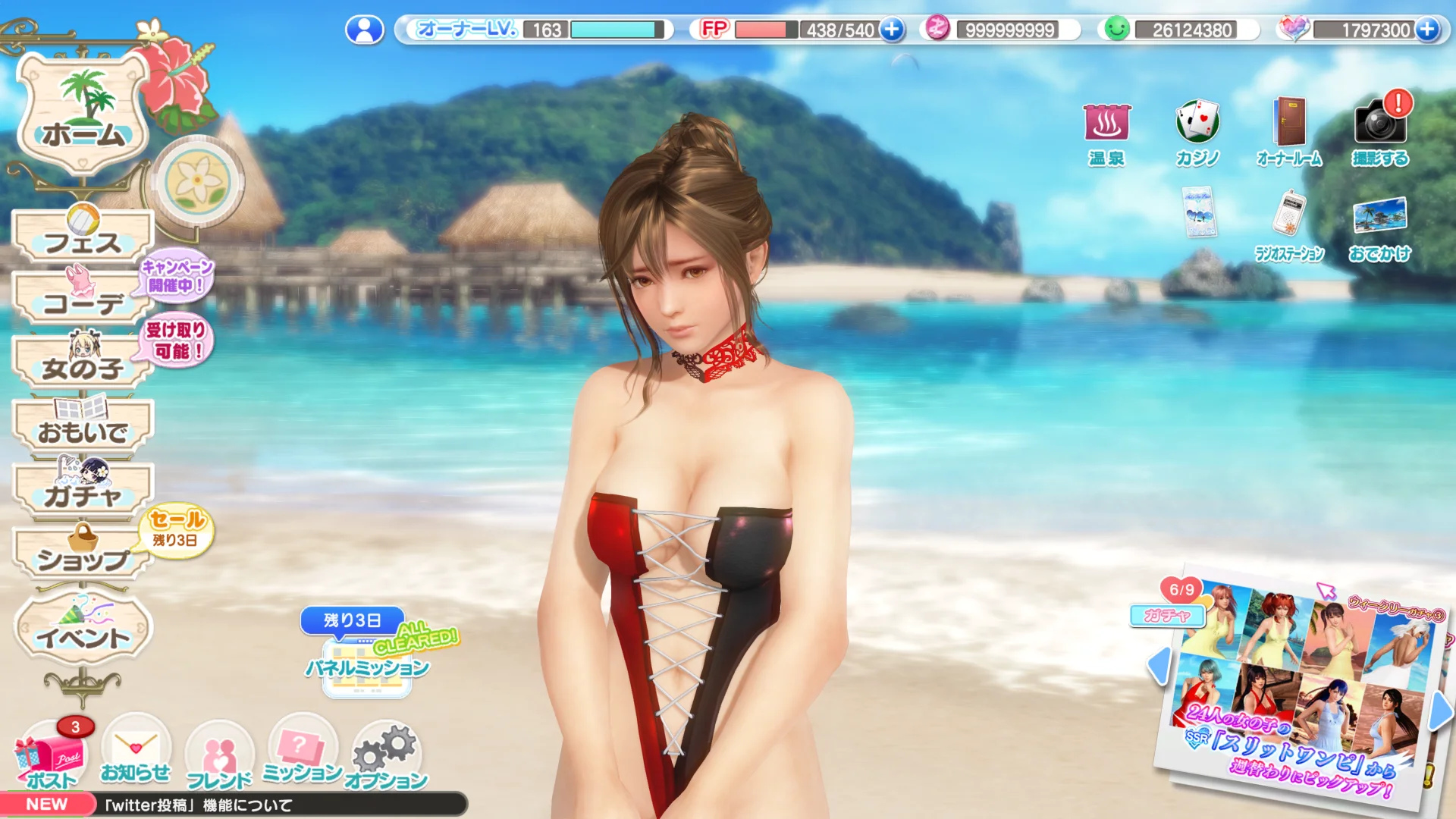Go to the おもいで memories menu
The width and height of the screenshot is (1456, 819).
[x=83, y=429]
